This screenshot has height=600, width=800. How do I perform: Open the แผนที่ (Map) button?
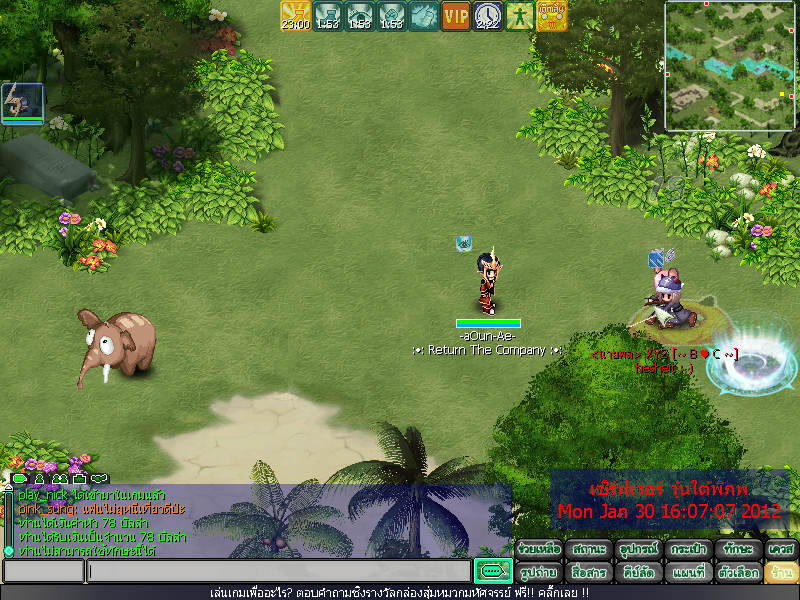coord(688,573)
